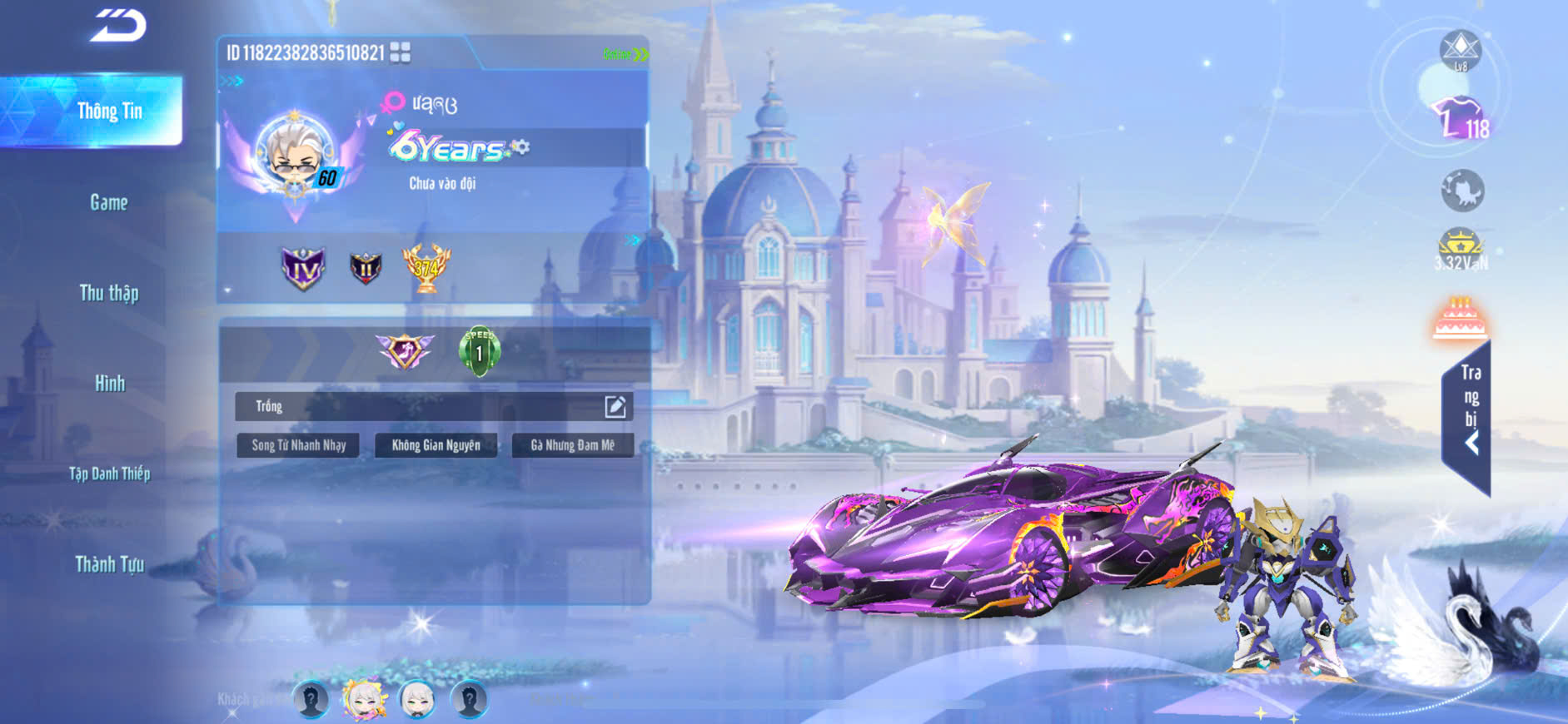Copy the player ID with grid icon
Viewport: 1568px width, 724px height.
click(x=401, y=52)
